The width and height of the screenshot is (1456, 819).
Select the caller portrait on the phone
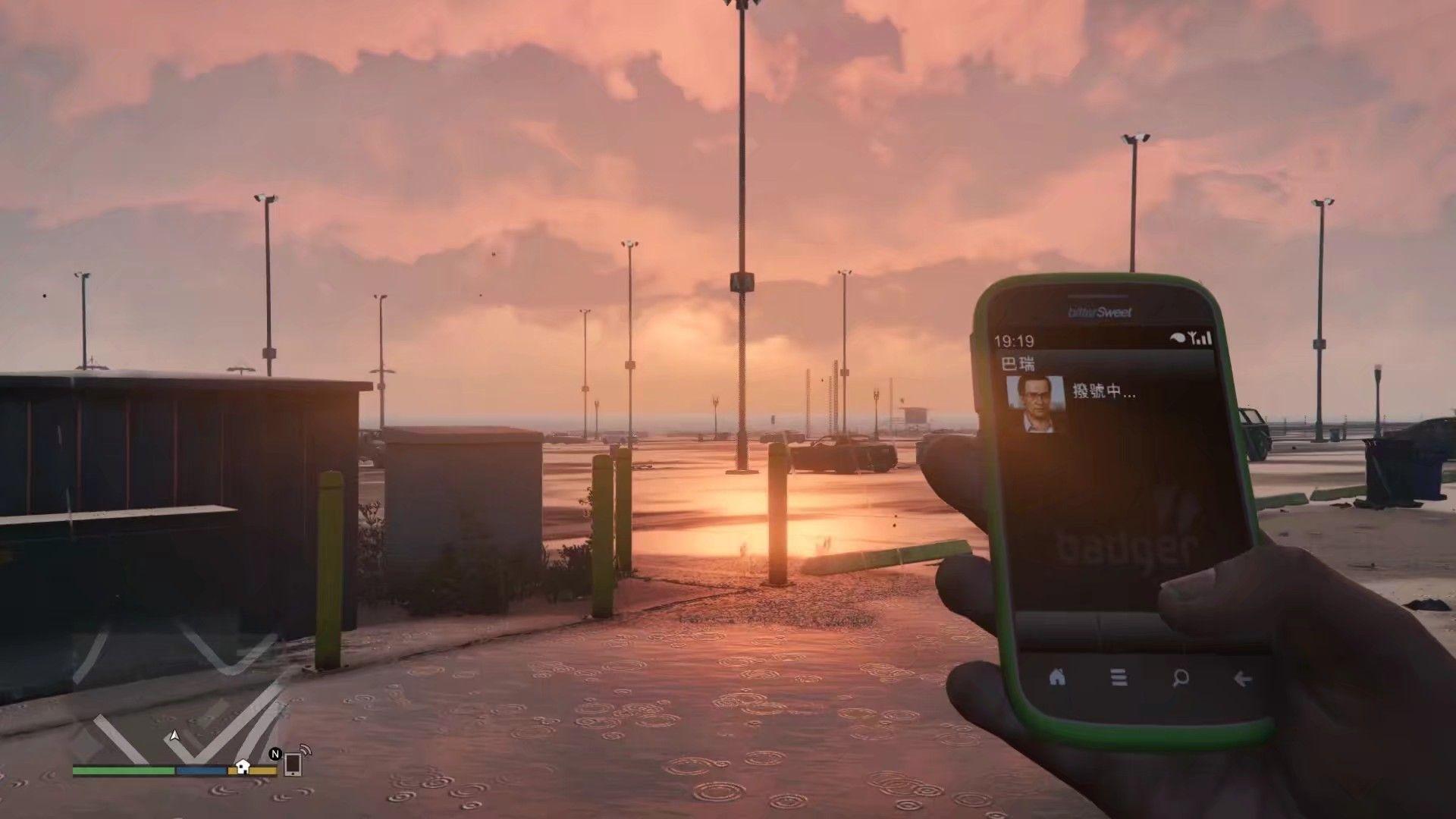point(1035,404)
